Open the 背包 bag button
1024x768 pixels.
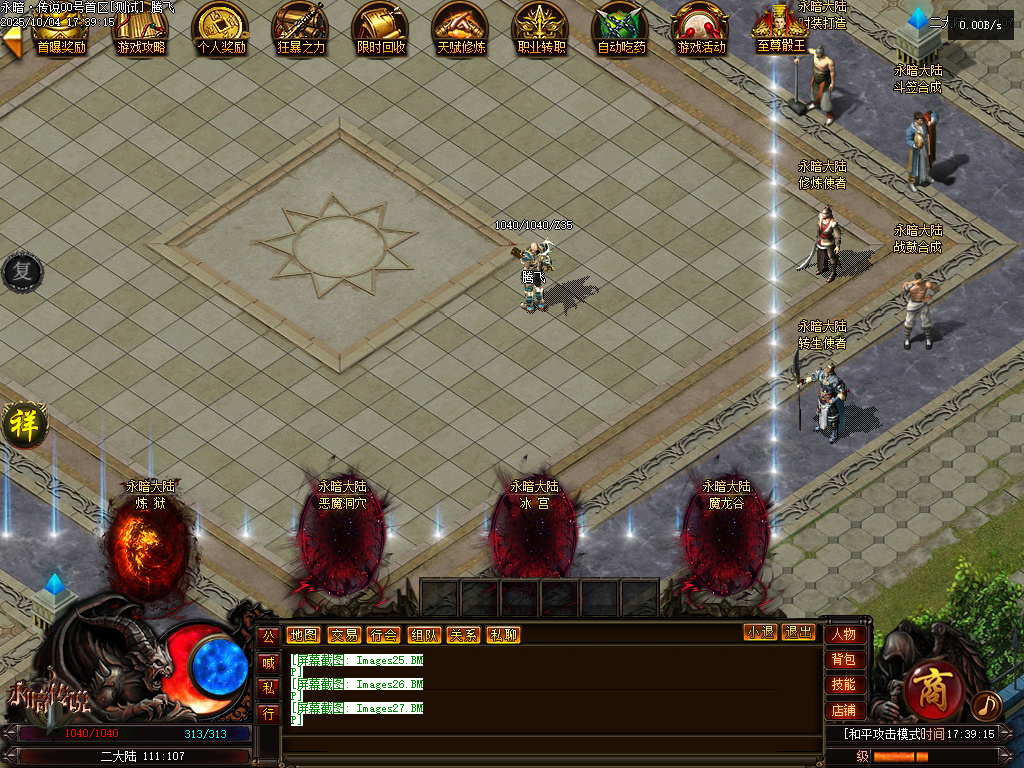[x=843, y=659]
